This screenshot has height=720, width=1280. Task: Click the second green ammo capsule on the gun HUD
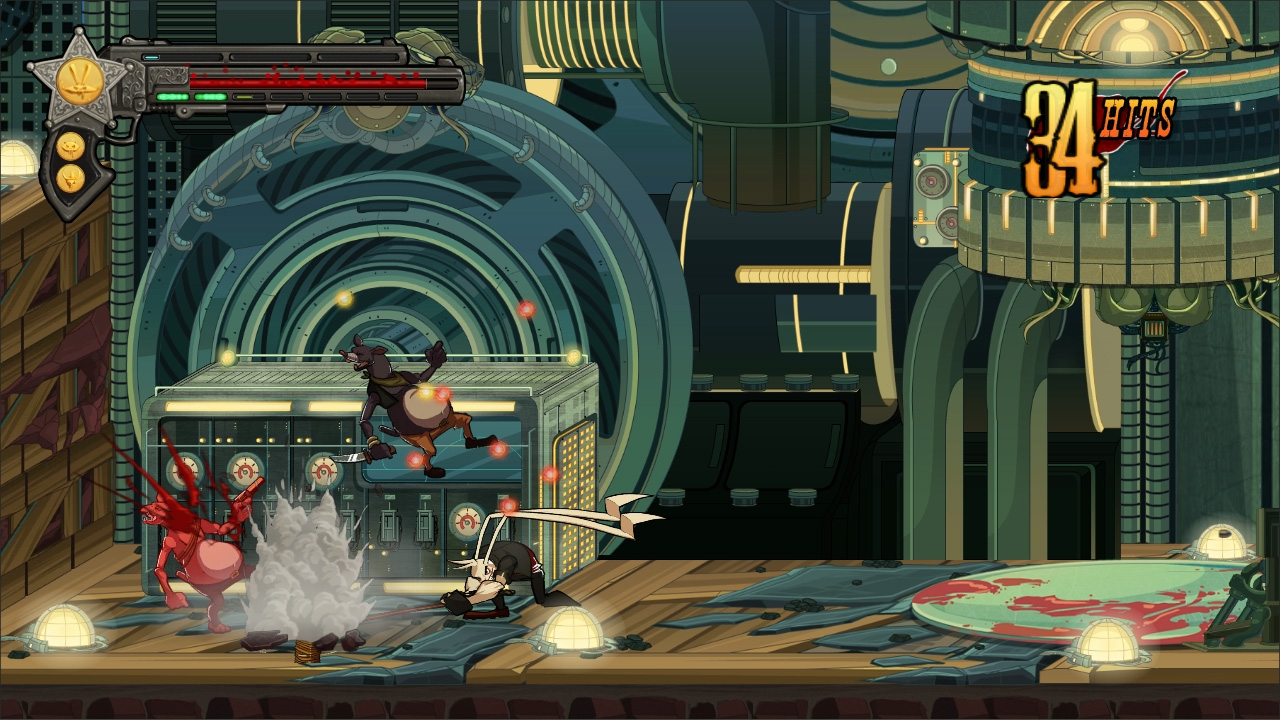pos(210,95)
